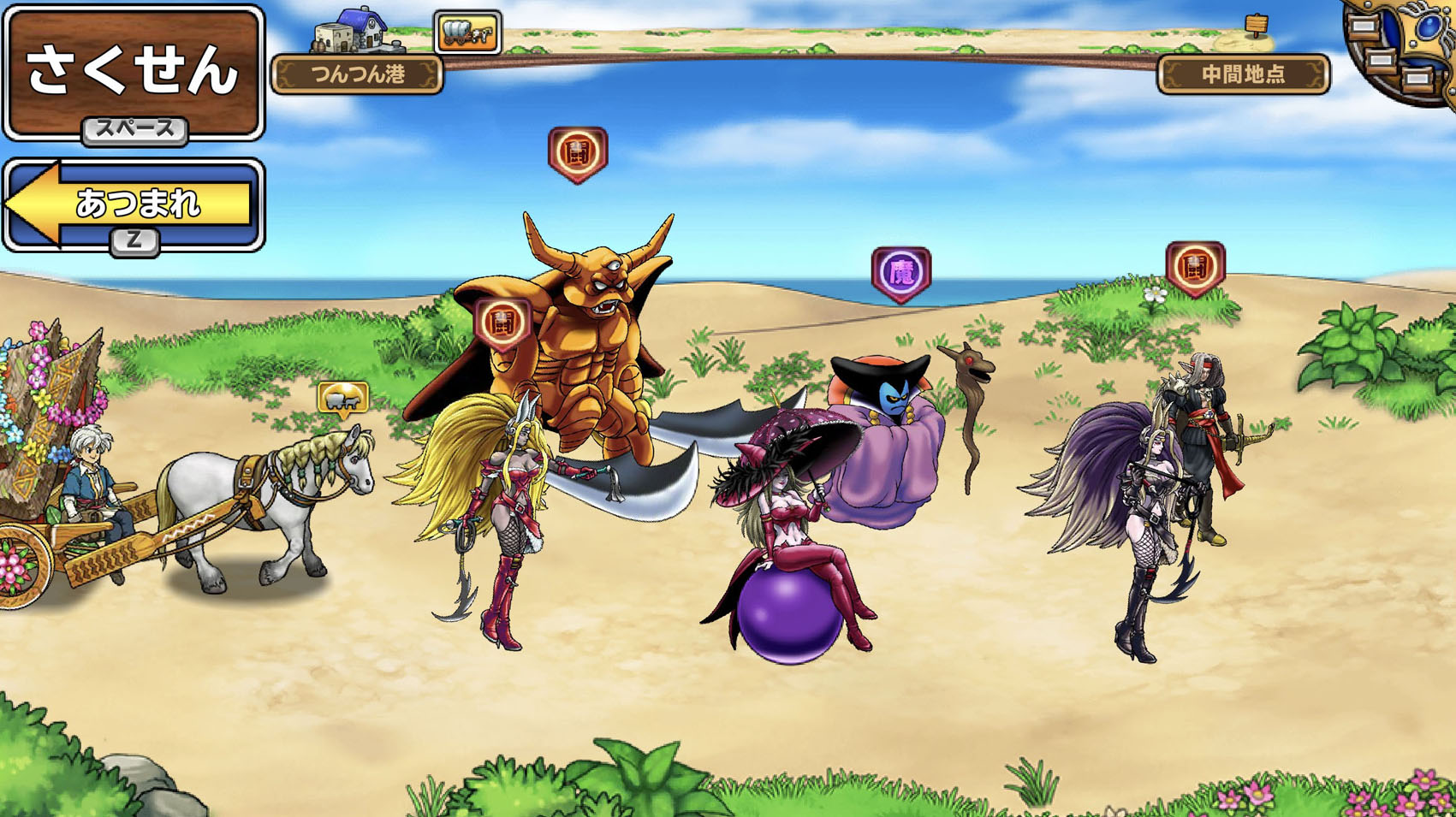Click the signpost goal icon on the route bar
The image size is (1456, 817).
1256,25
